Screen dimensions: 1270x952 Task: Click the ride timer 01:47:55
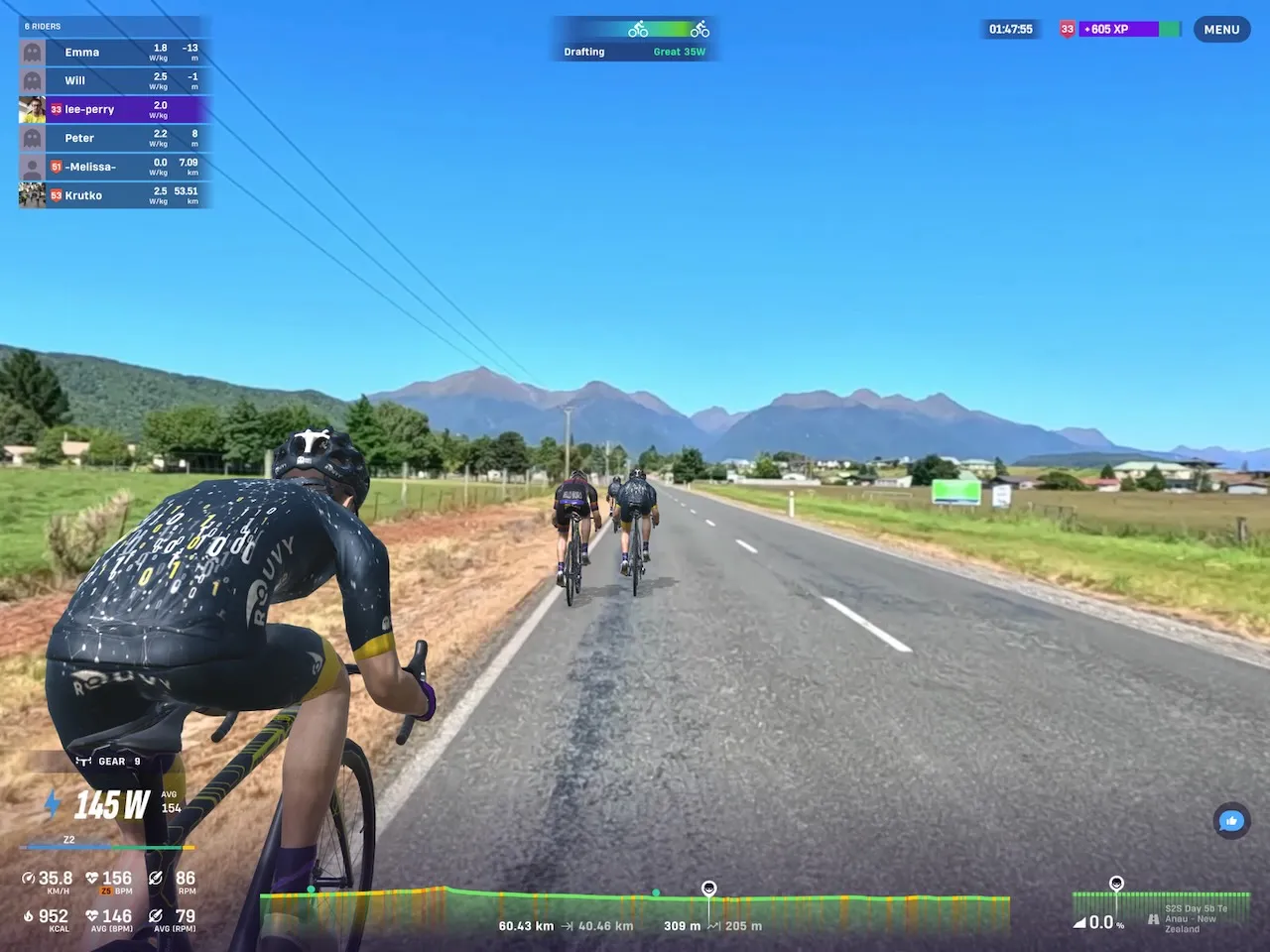[1010, 29]
